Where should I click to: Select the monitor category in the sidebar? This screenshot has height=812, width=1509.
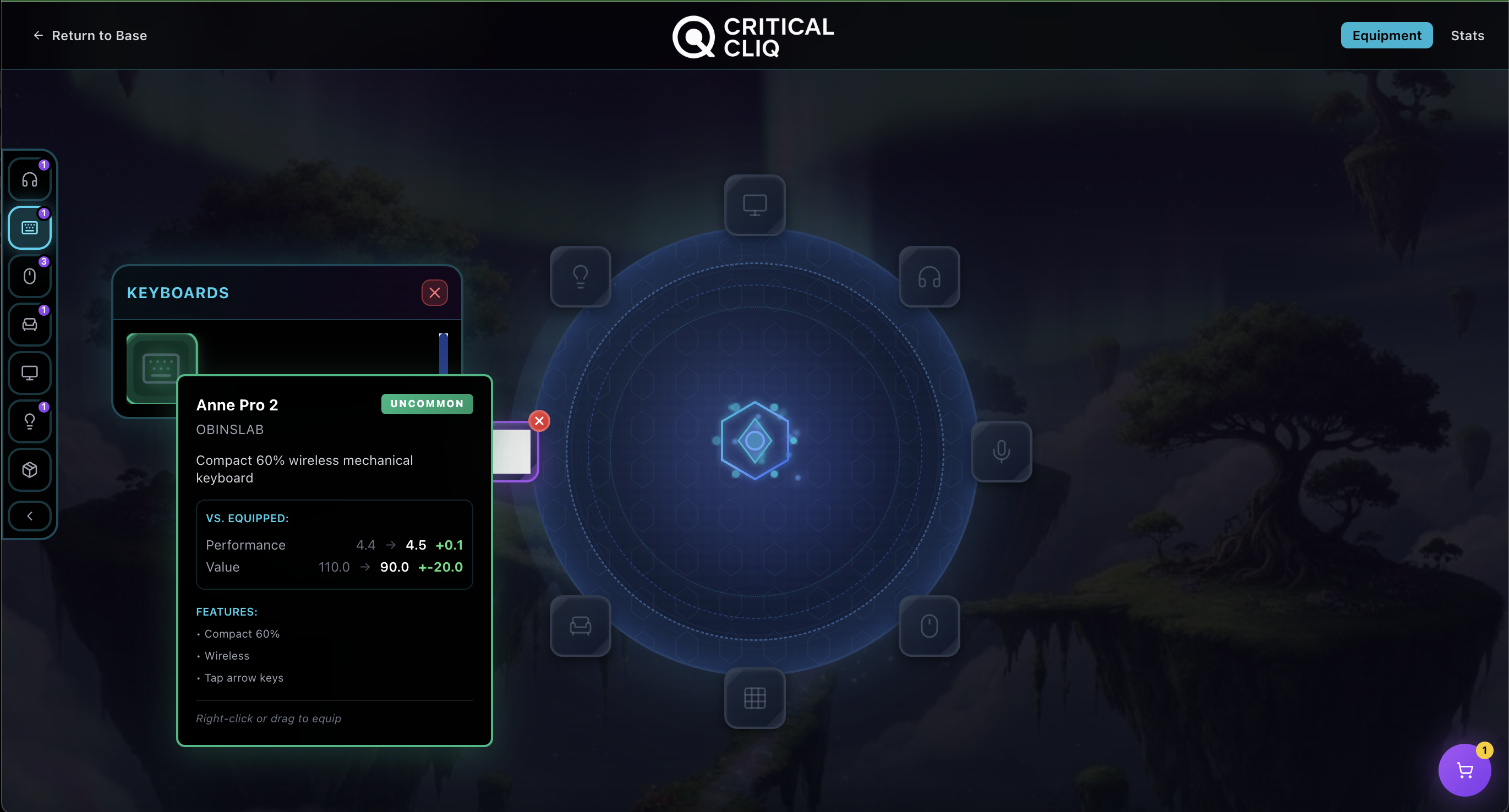[x=29, y=373]
